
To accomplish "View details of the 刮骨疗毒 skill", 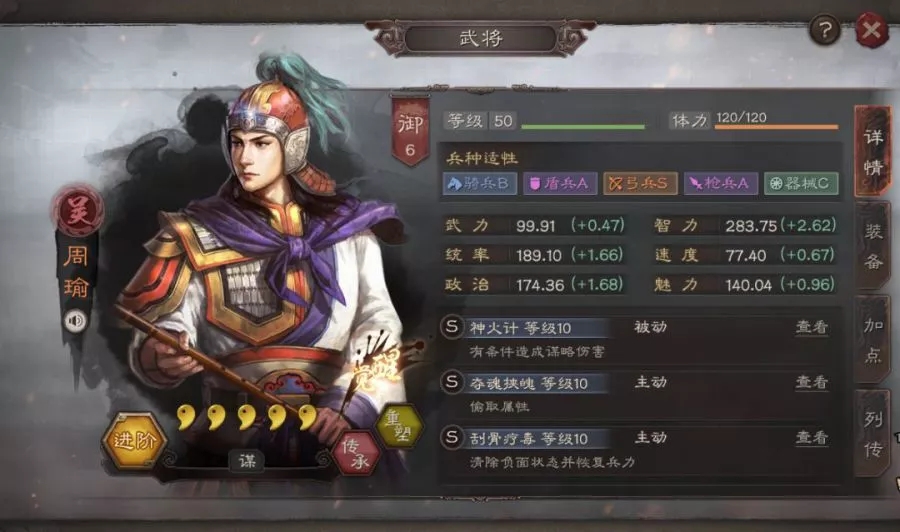I will [811, 438].
